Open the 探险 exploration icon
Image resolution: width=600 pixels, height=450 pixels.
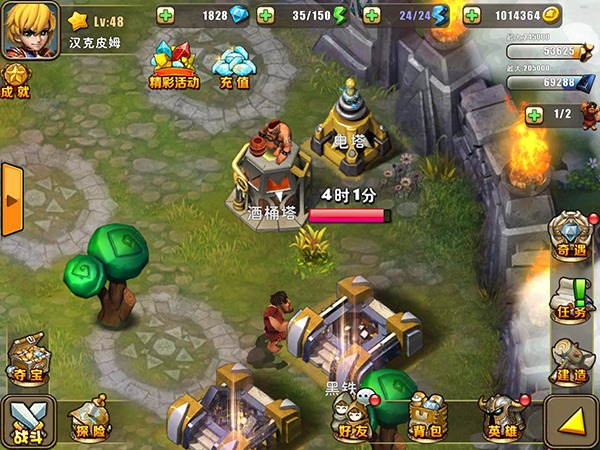pos(90,418)
